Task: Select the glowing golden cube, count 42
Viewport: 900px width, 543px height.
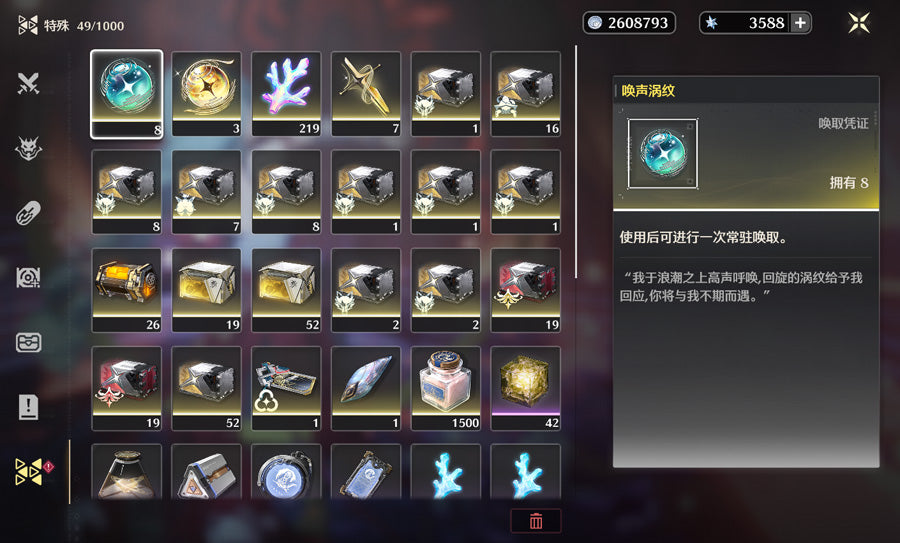Action: (526, 387)
